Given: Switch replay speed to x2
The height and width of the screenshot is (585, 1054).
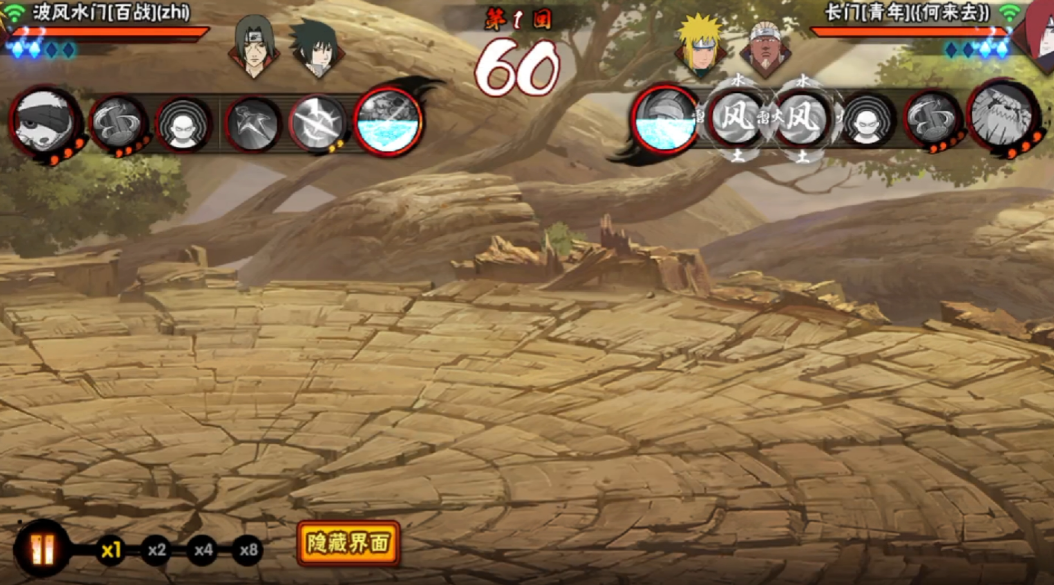Looking at the screenshot, I should (x=156, y=549).
